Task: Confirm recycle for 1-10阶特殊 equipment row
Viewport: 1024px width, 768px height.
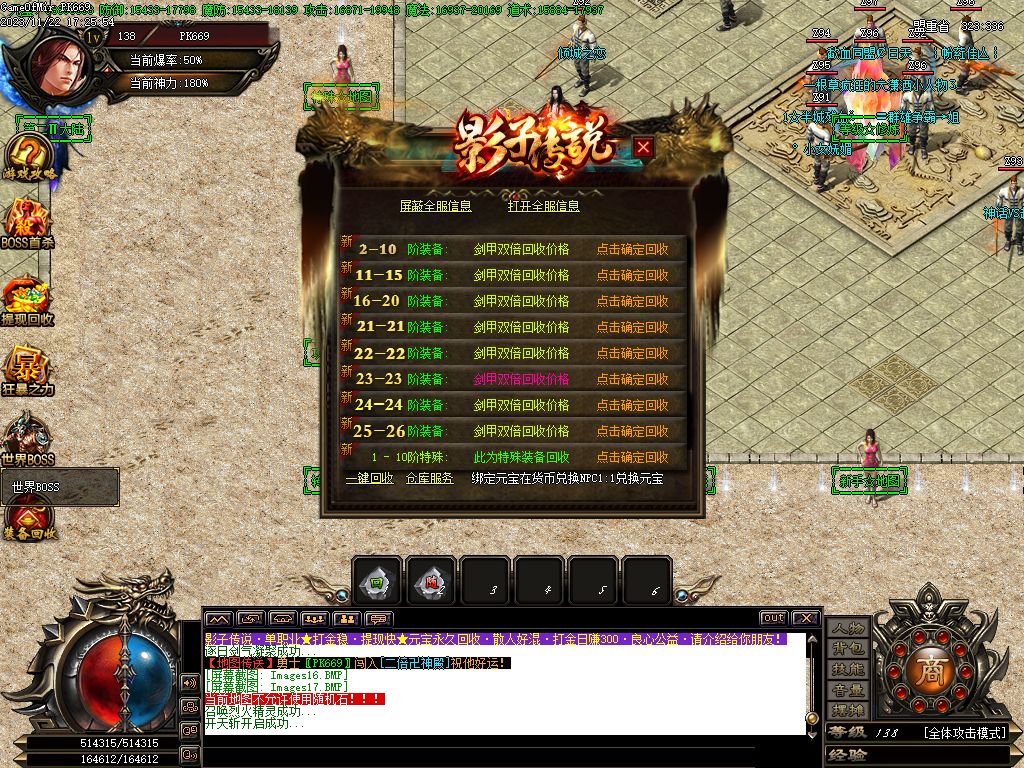Action: [632, 457]
